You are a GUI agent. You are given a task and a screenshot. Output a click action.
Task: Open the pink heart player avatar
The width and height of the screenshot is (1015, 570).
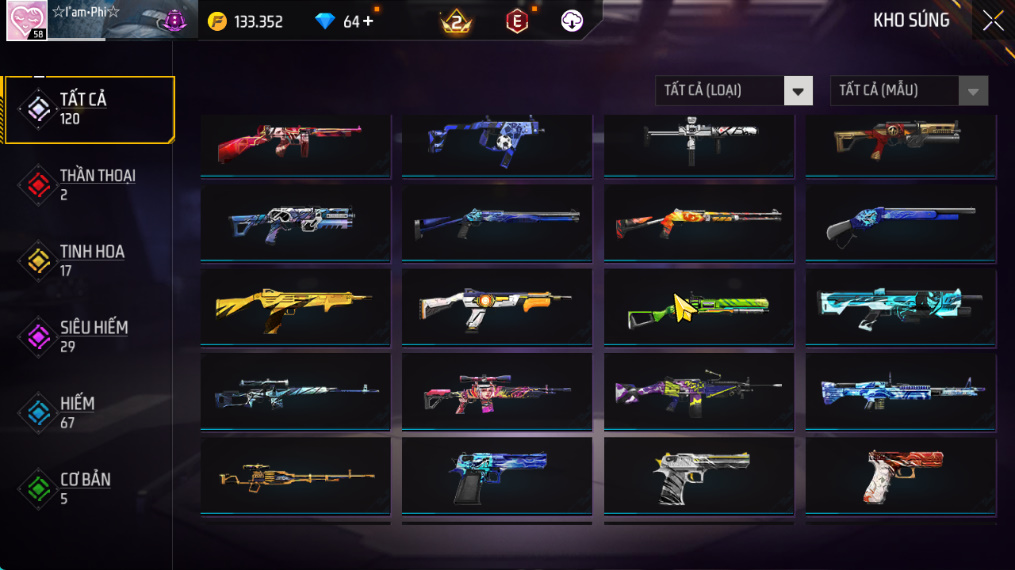tap(26, 21)
